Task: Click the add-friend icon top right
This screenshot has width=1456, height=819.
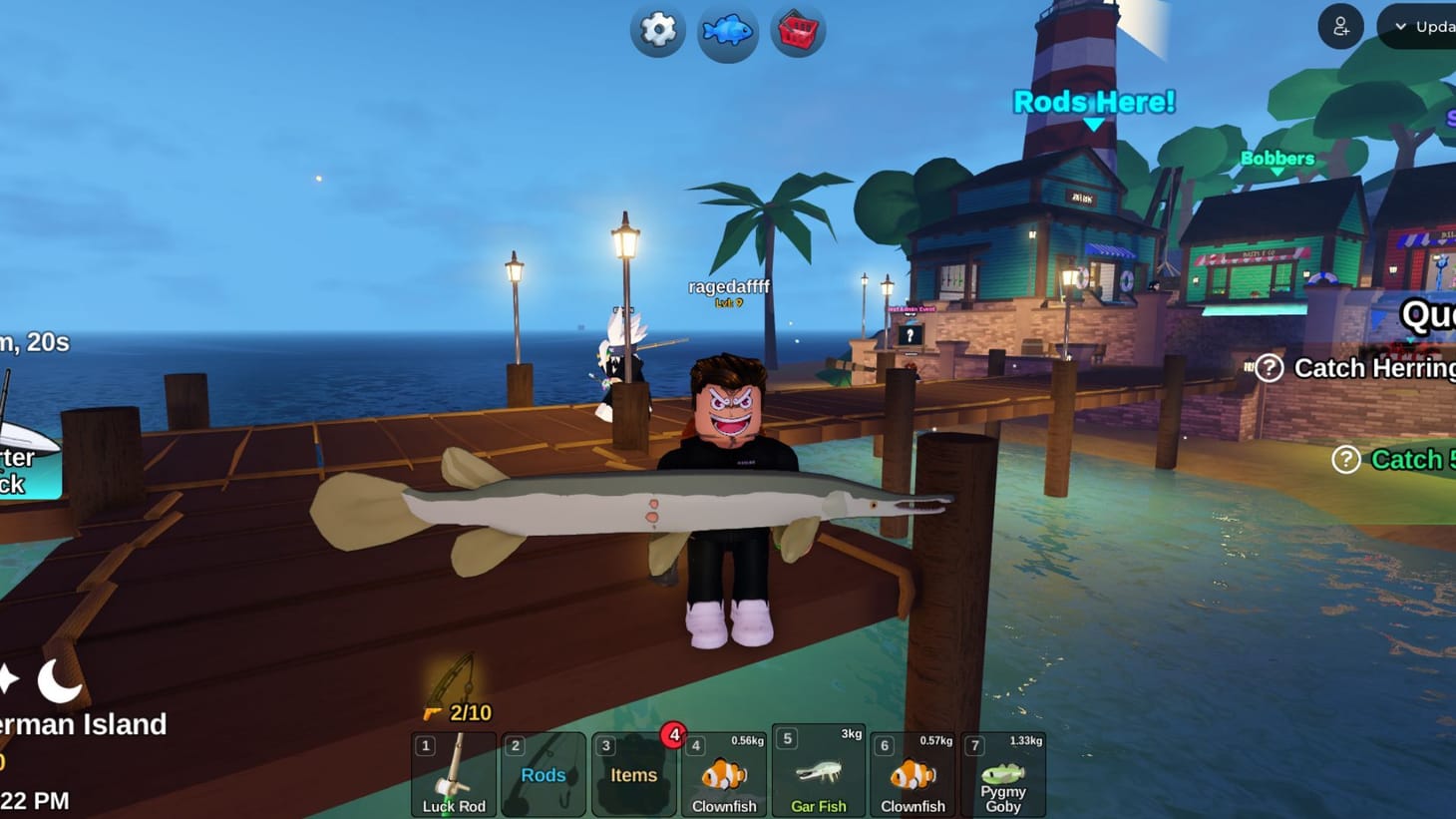Action: pyautogui.click(x=1339, y=26)
